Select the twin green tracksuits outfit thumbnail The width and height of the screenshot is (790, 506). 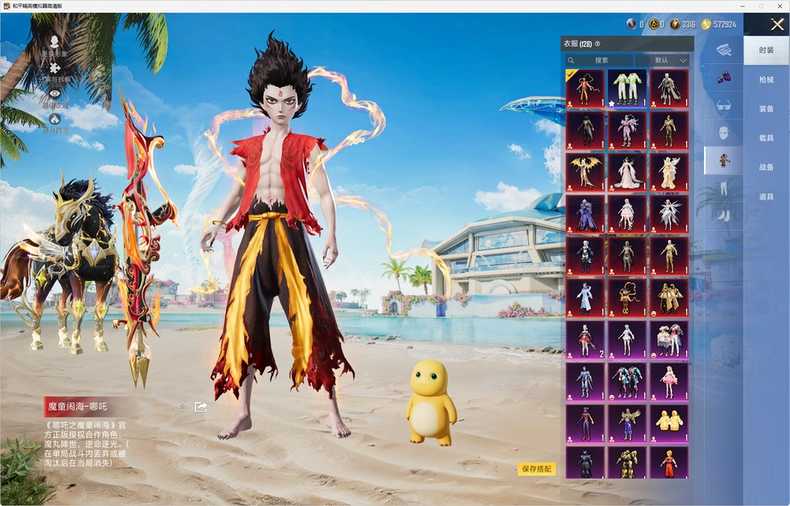click(x=627, y=88)
